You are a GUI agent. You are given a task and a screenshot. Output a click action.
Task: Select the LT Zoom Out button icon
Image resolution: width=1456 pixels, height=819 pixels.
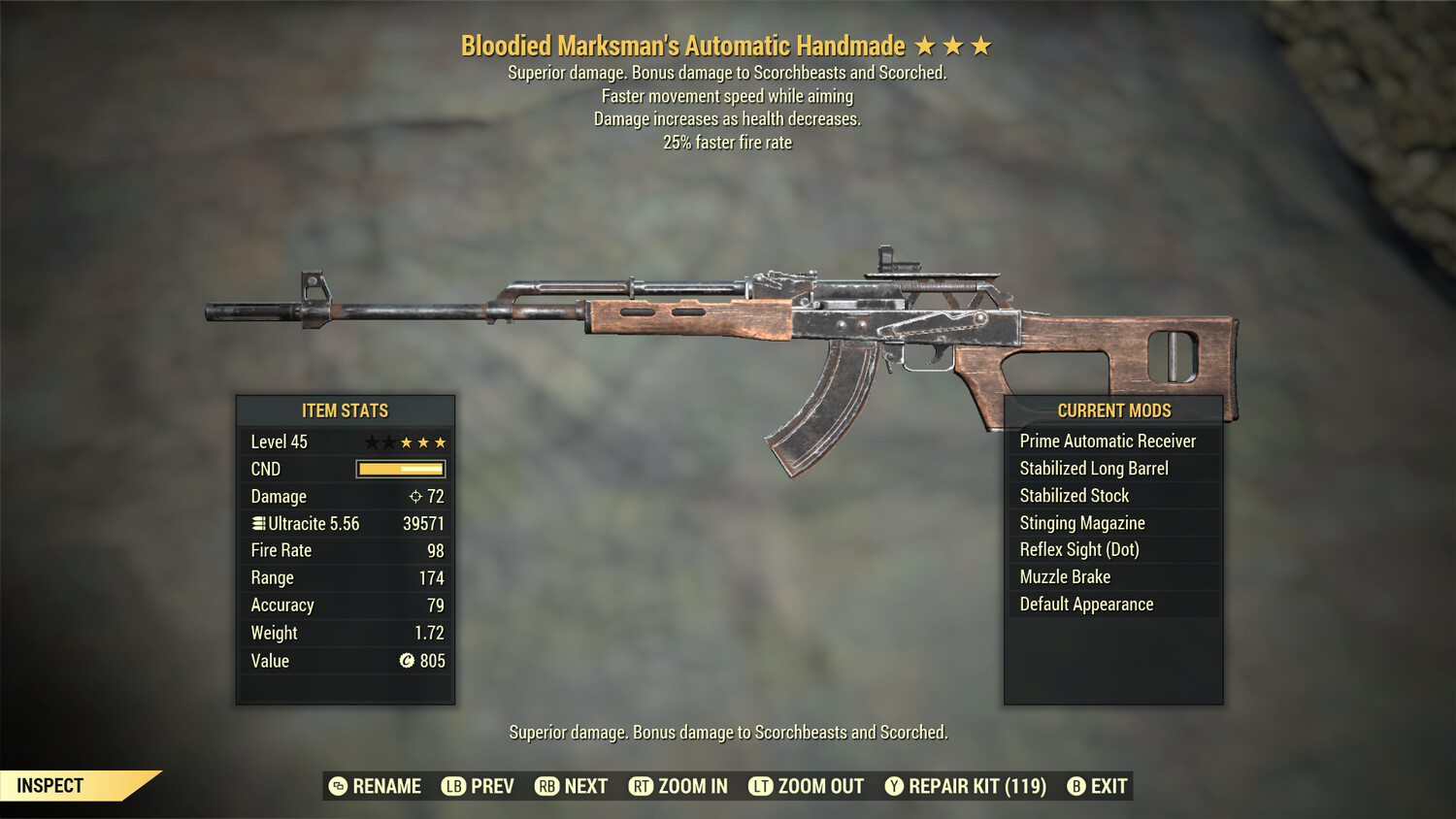(760, 786)
